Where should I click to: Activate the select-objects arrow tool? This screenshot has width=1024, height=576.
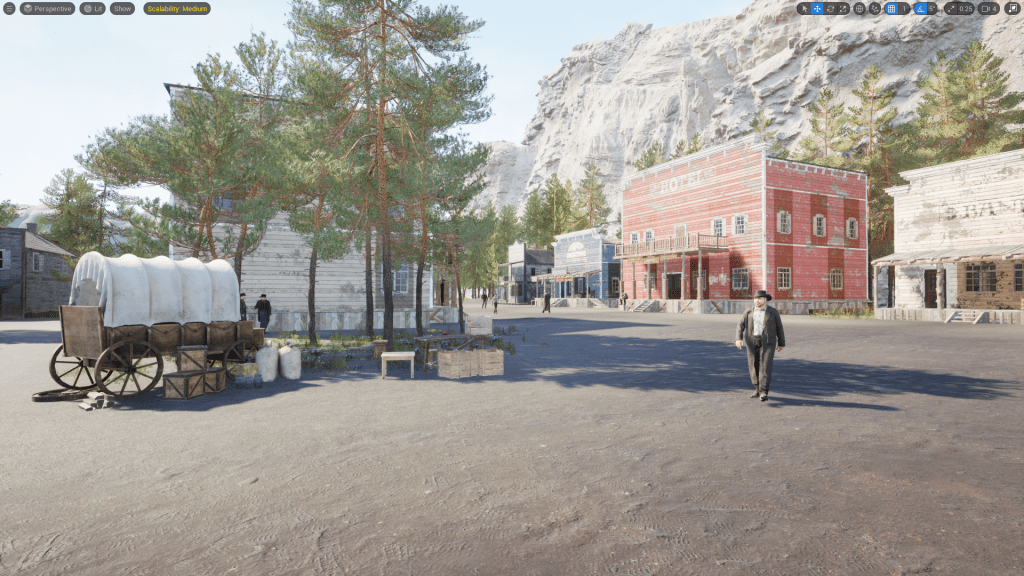[x=804, y=8]
